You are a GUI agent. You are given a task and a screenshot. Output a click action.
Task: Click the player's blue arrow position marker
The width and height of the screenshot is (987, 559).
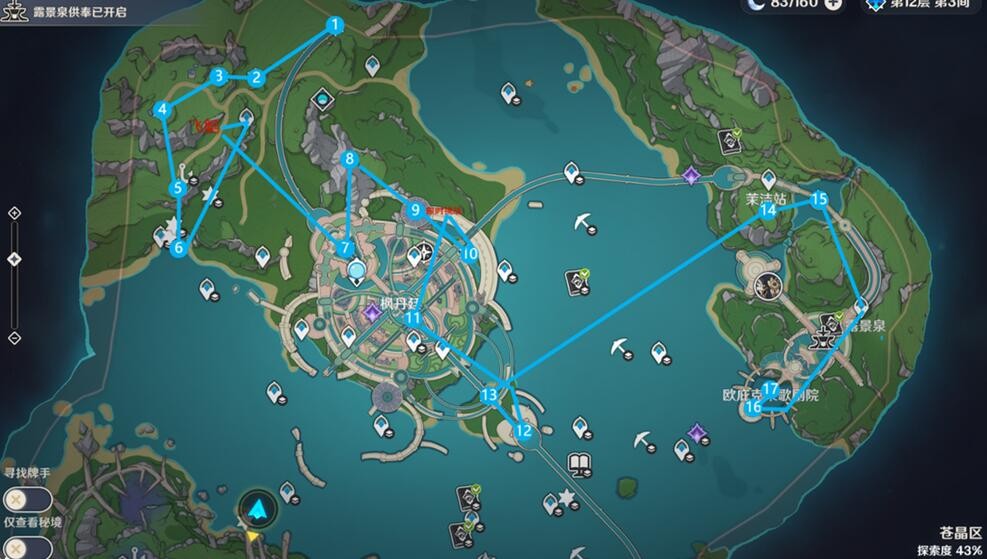(260, 507)
